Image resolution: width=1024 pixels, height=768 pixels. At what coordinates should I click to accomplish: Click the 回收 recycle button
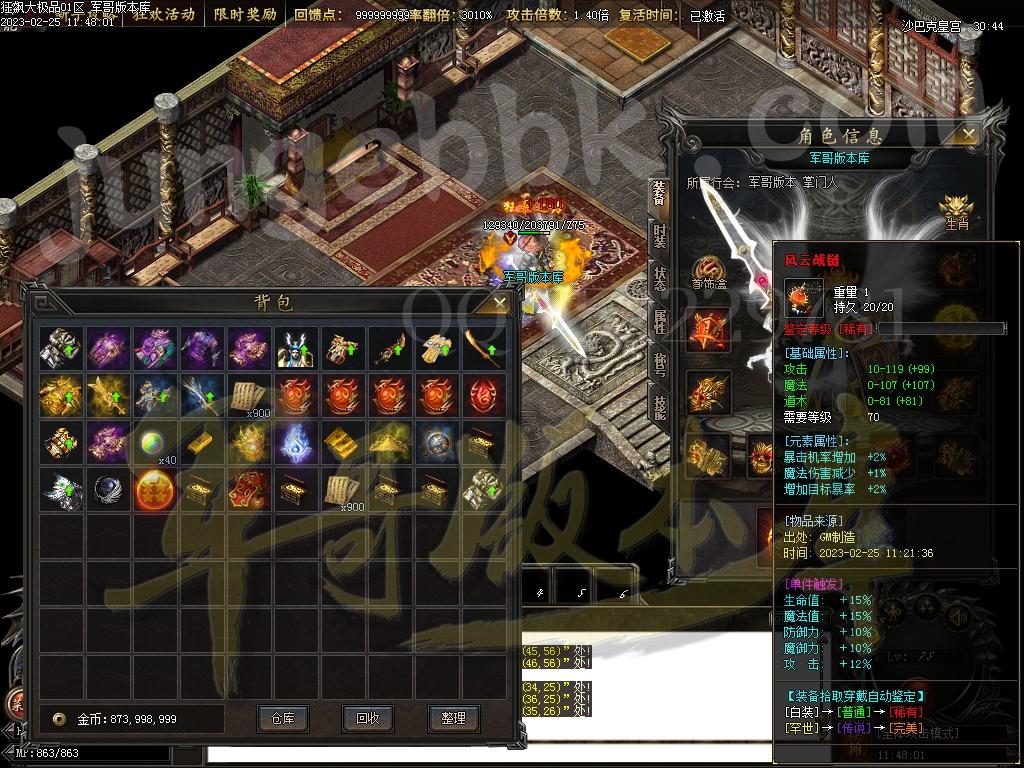click(x=367, y=718)
